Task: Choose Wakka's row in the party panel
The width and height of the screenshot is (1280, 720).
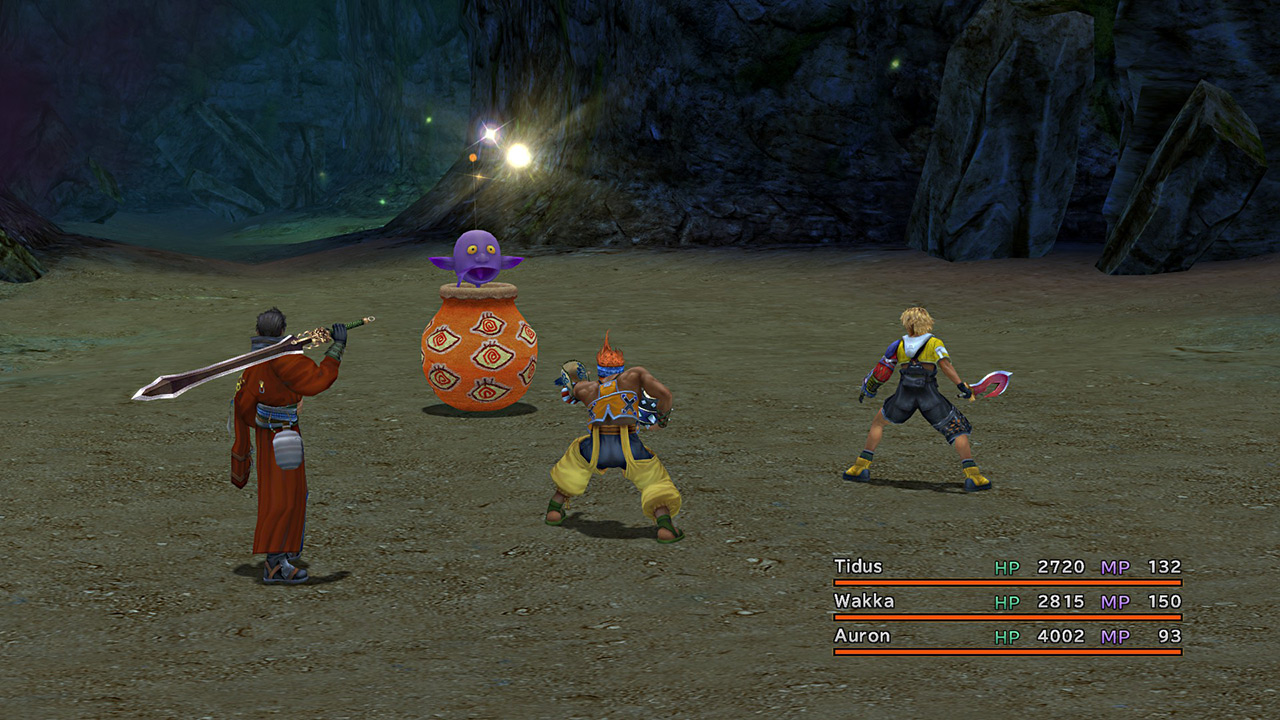Action: coord(864,602)
